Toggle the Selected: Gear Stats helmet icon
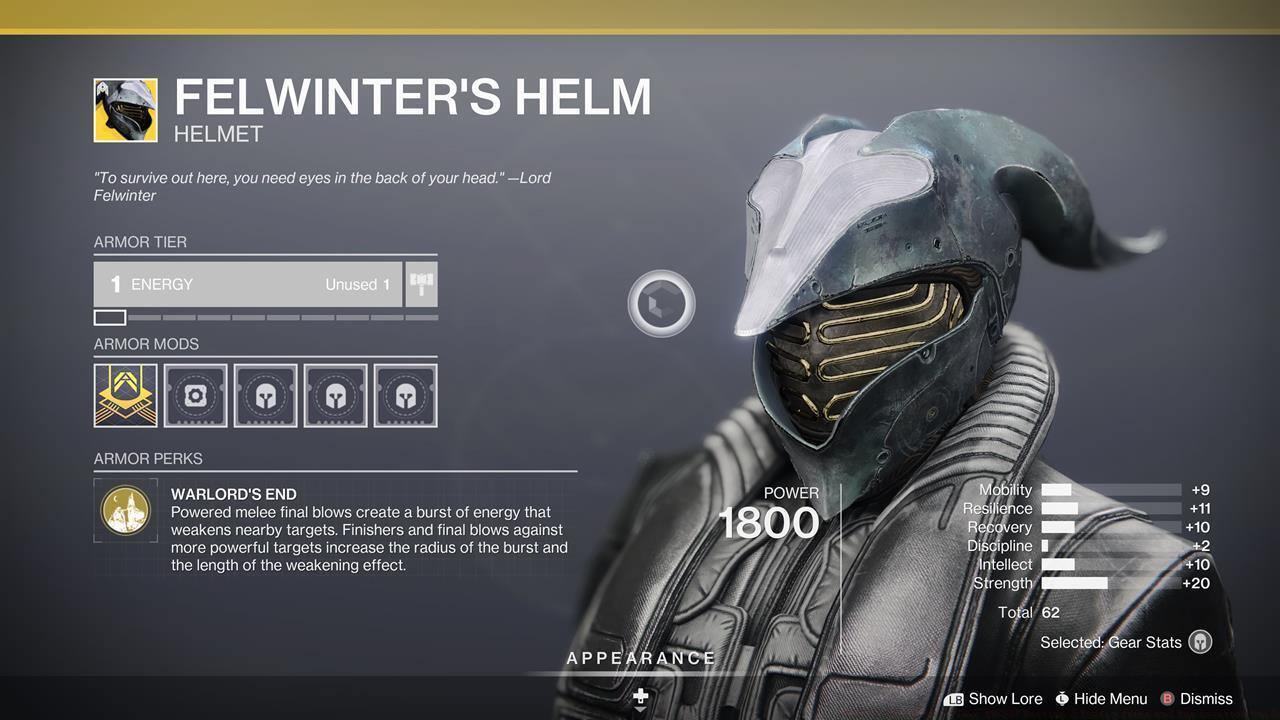This screenshot has height=720, width=1280. click(1200, 642)
